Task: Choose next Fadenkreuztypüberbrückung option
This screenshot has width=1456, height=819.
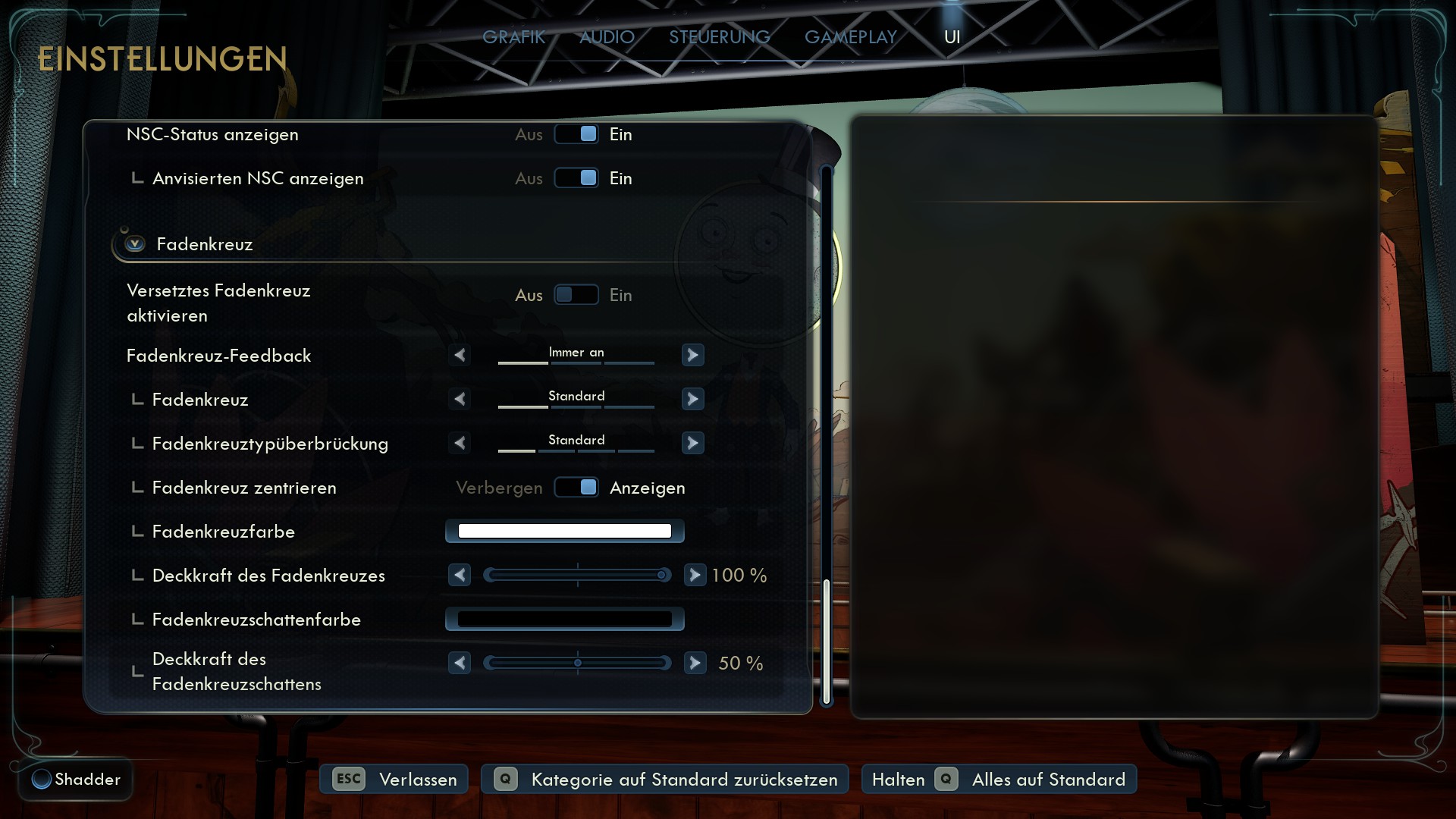Action: (692, 443)
